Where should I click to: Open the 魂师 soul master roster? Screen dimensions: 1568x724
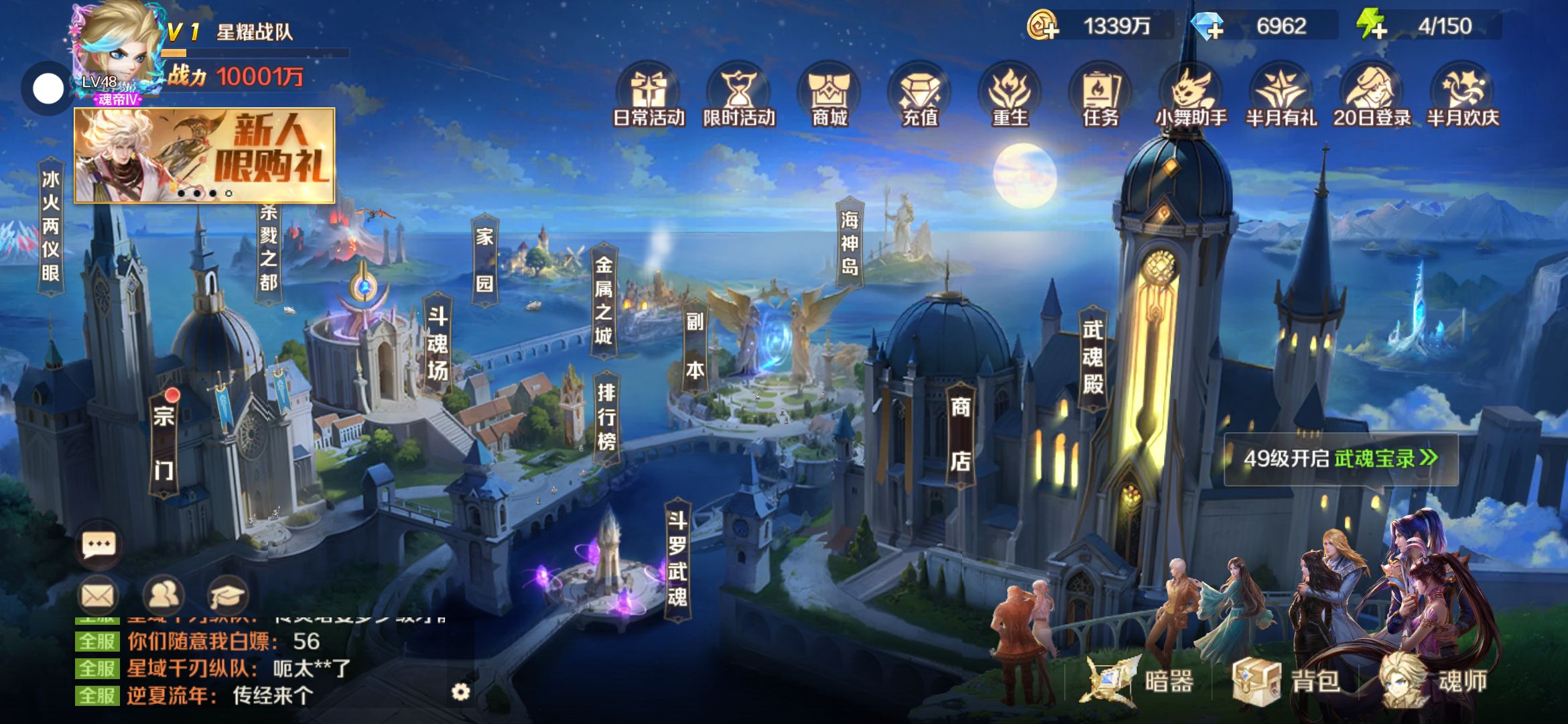point(1435,682)
